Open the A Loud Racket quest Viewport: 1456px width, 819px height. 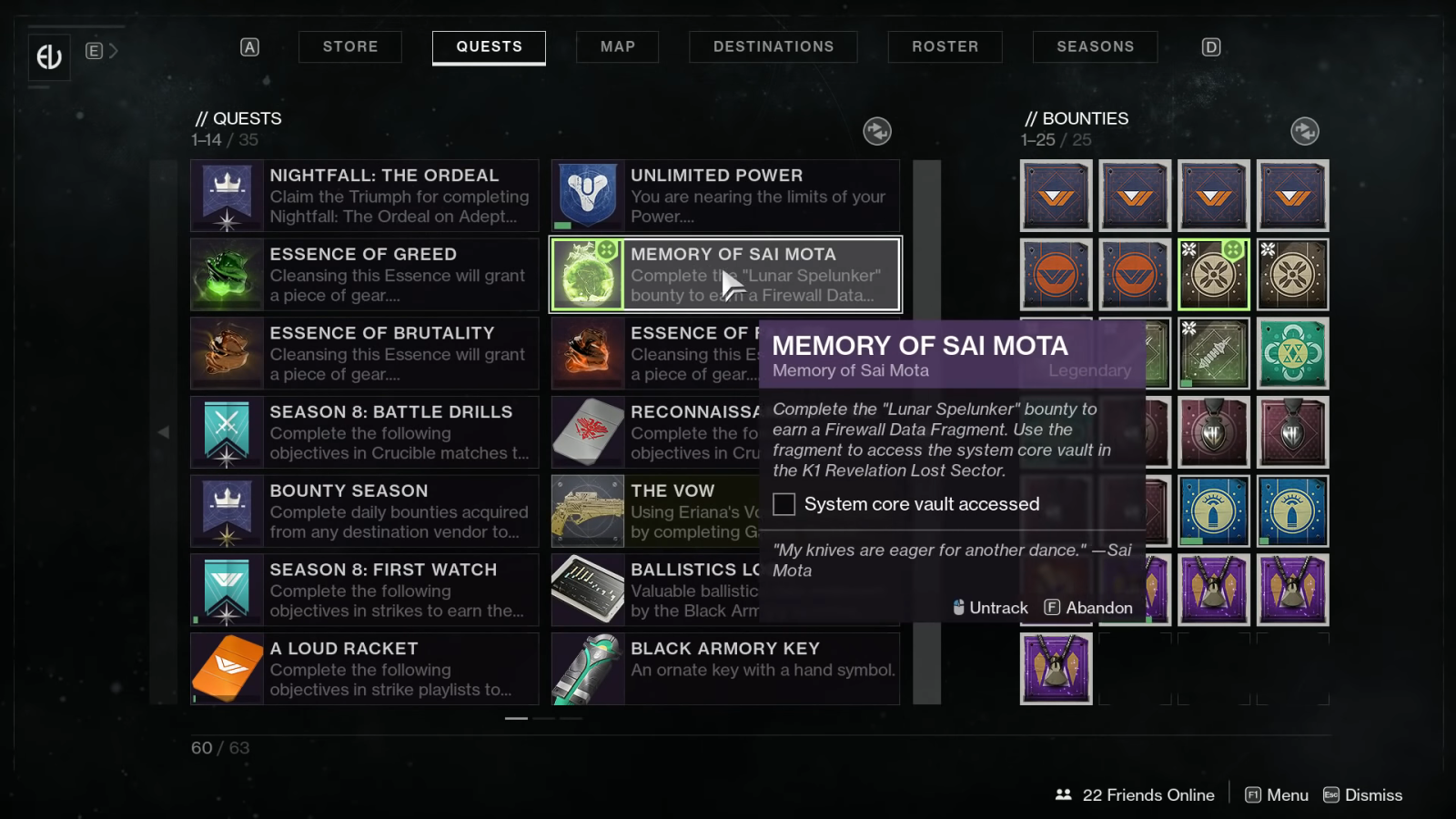[x=365, y=669]
